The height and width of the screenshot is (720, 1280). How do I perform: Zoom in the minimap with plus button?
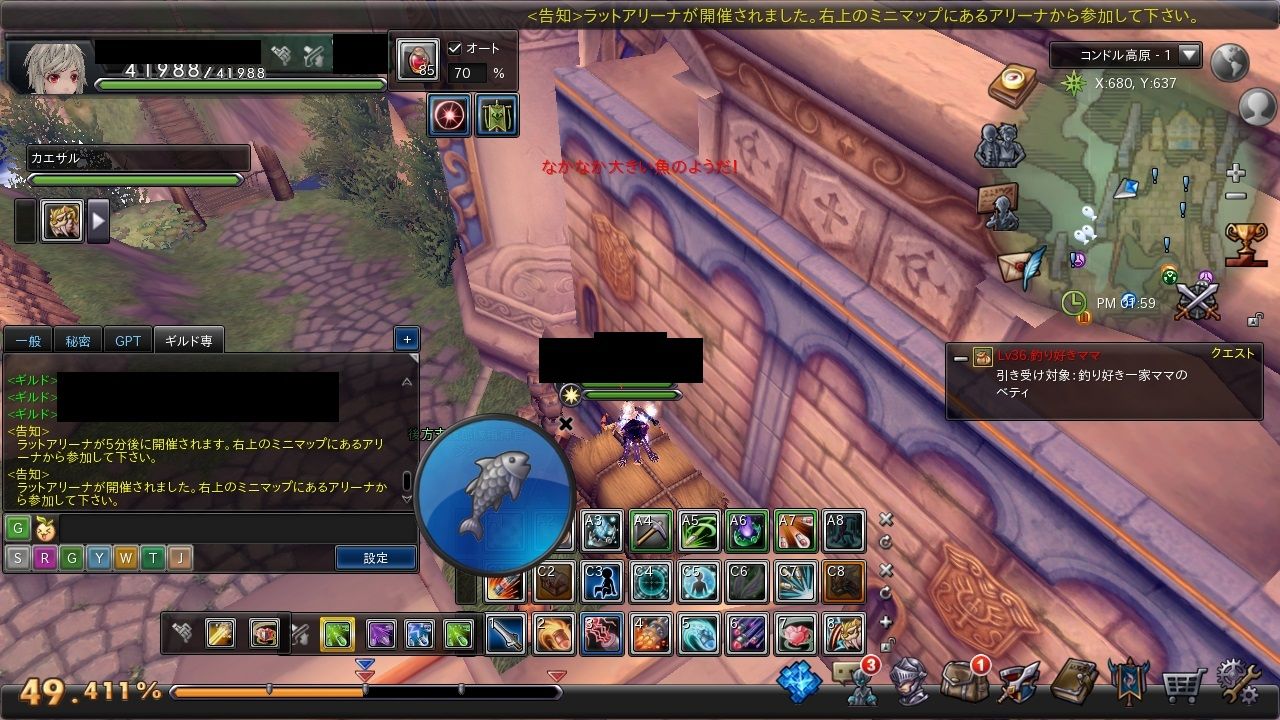click(x=1236, y=173)
